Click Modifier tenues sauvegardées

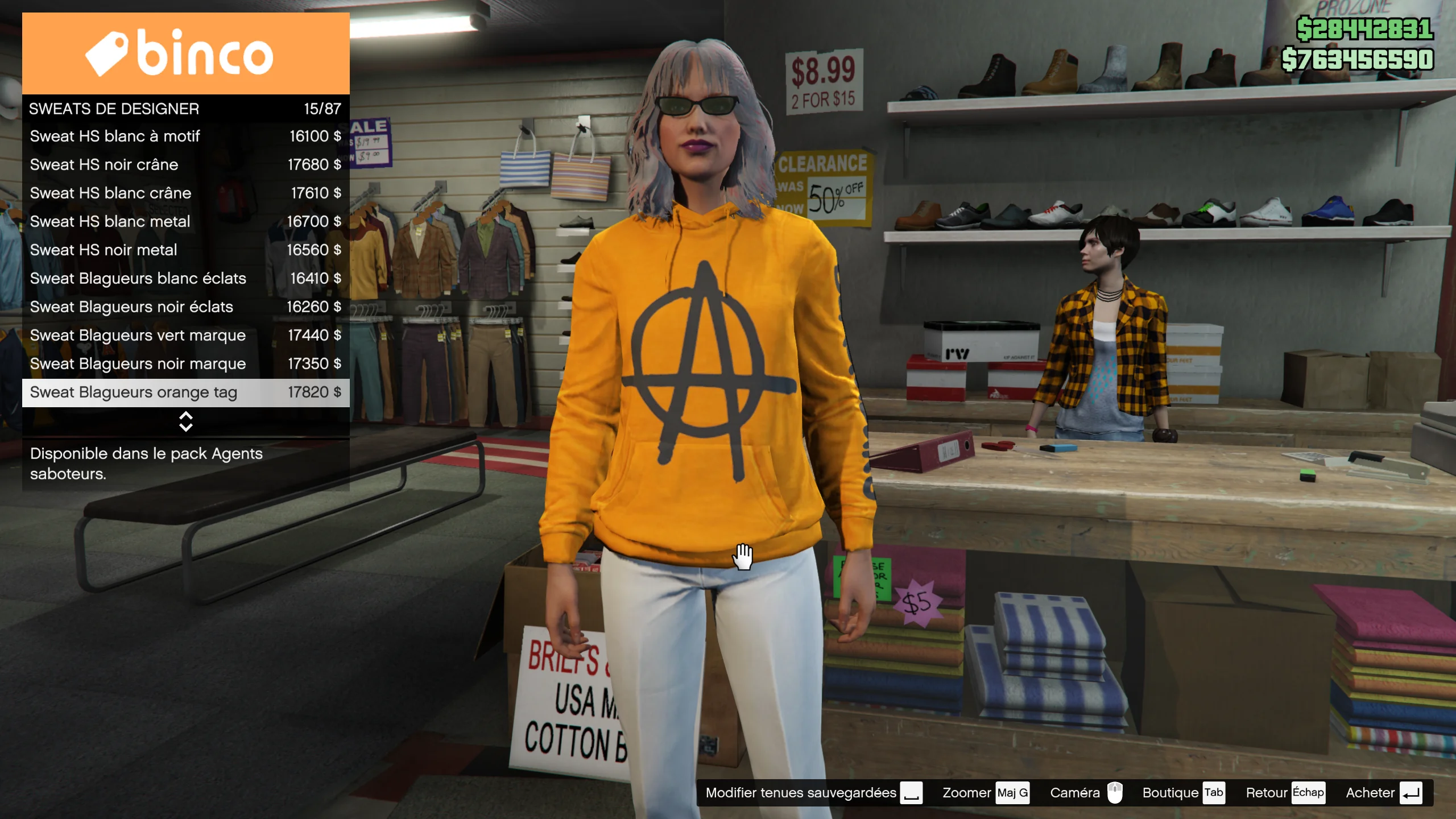pyautogui.click(x=813, y=793)
